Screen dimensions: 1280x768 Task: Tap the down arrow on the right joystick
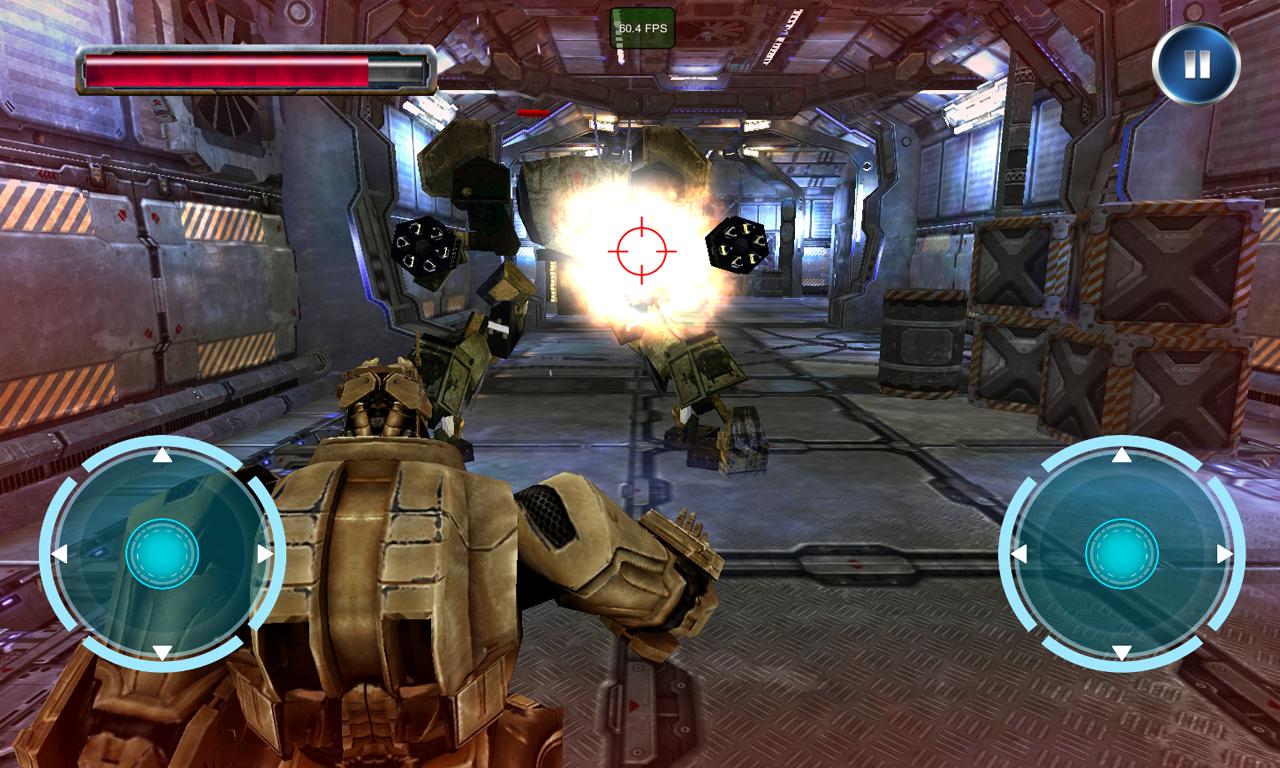pyautogui.click(x=1122, y=652)
